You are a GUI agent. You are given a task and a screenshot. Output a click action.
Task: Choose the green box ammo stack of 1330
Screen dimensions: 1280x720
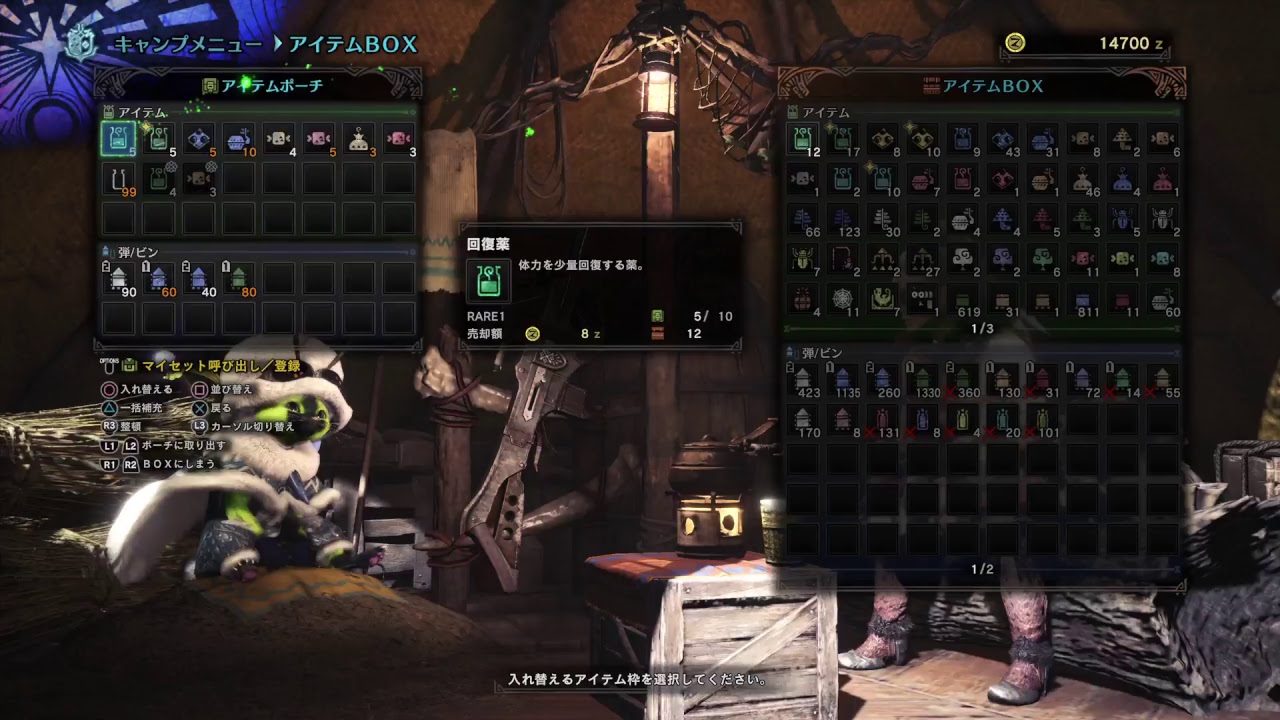[923, 379]
